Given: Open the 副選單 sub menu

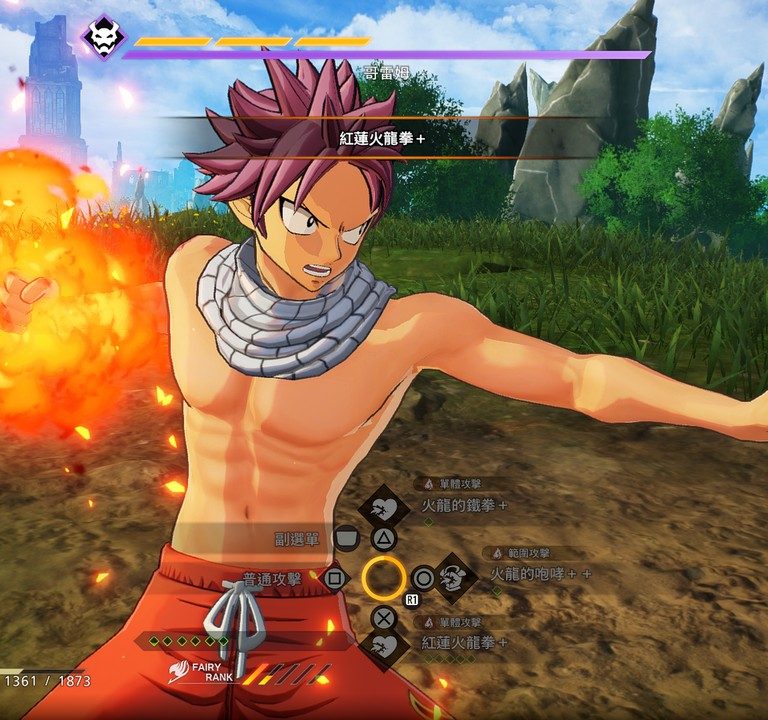Looking at the screenshot, I should 297,539.
